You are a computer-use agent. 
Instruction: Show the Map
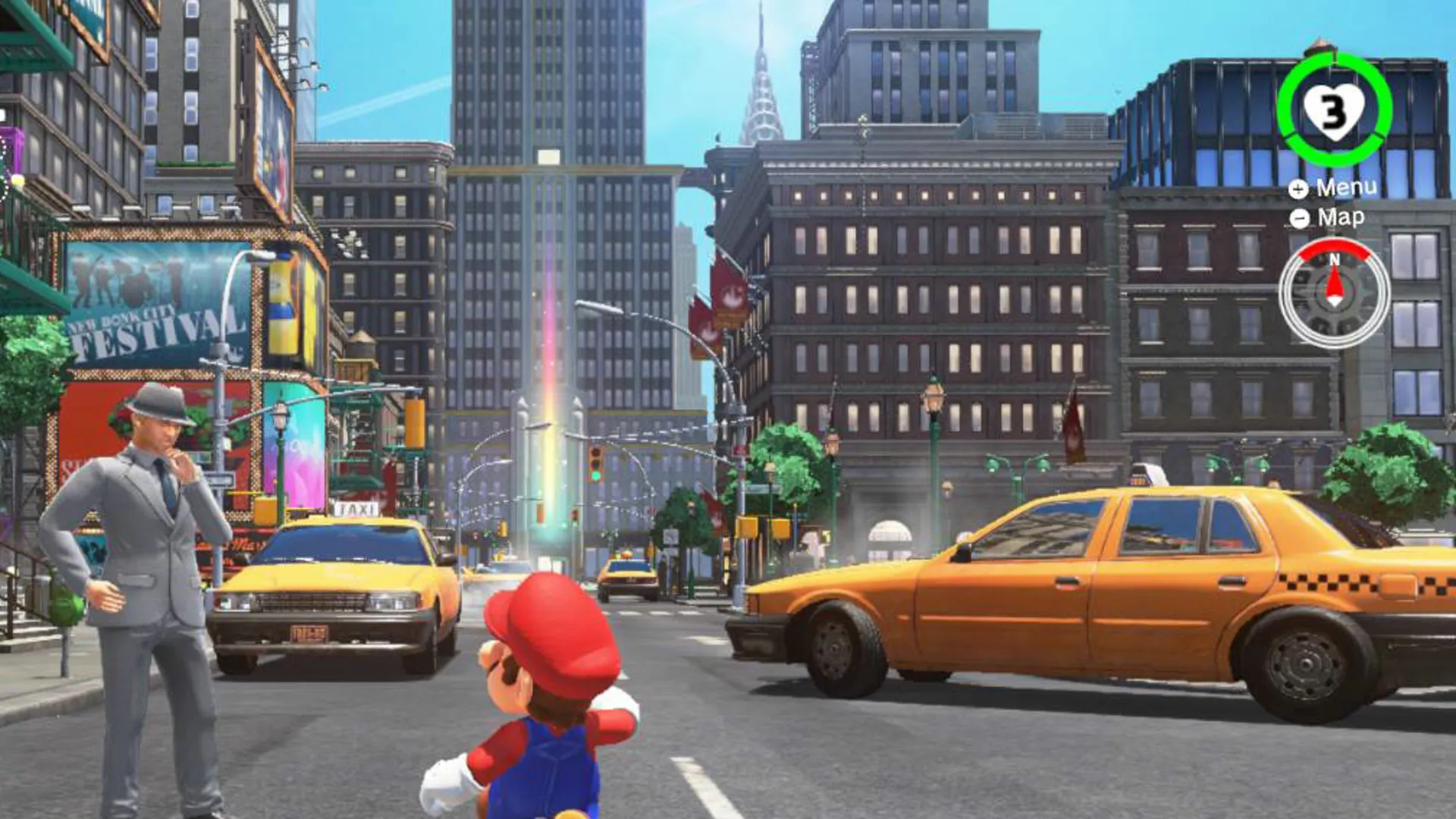[x=1328, y=218]
